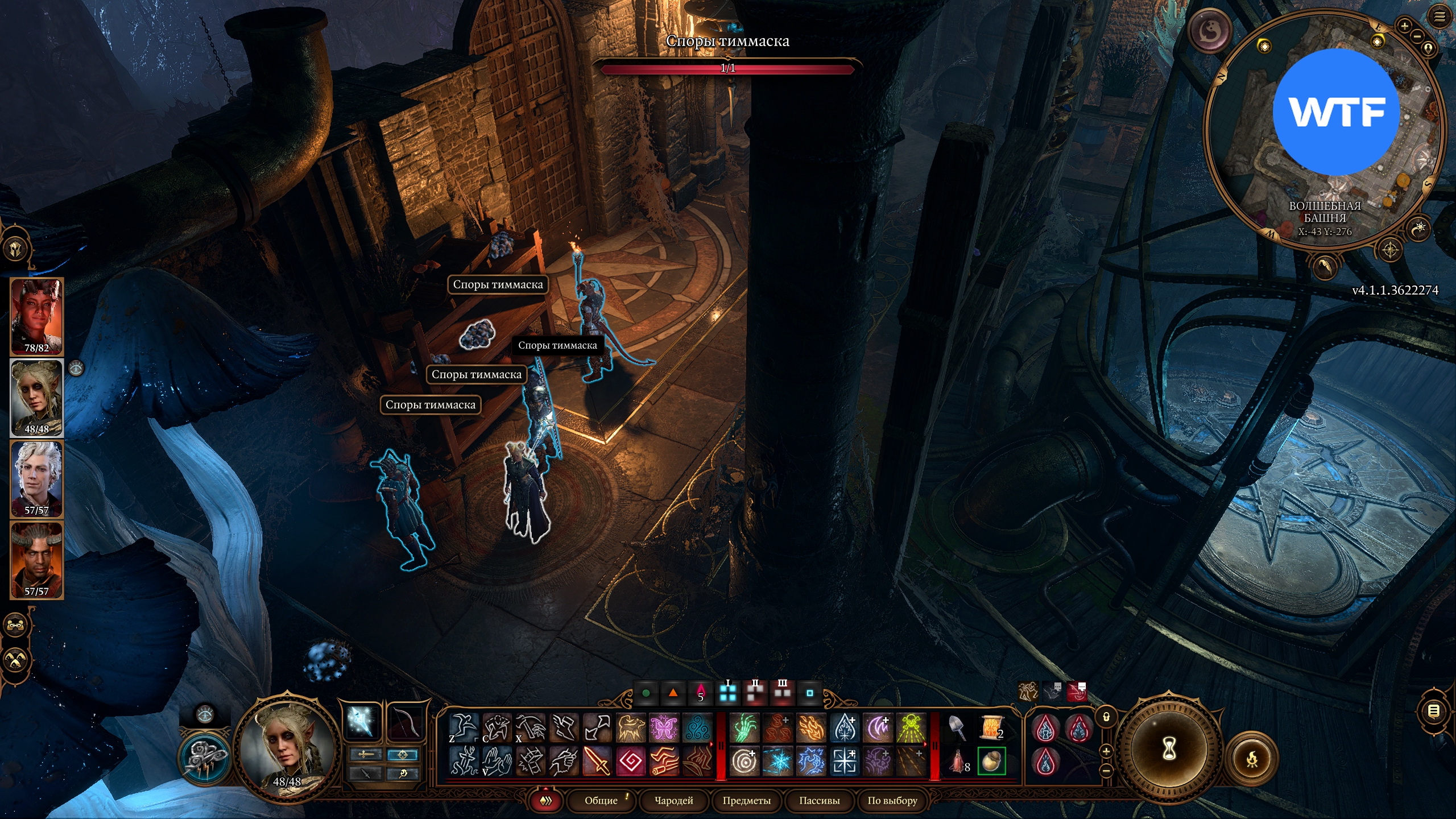Cast the blue snowflake spell

click(777, 761)
